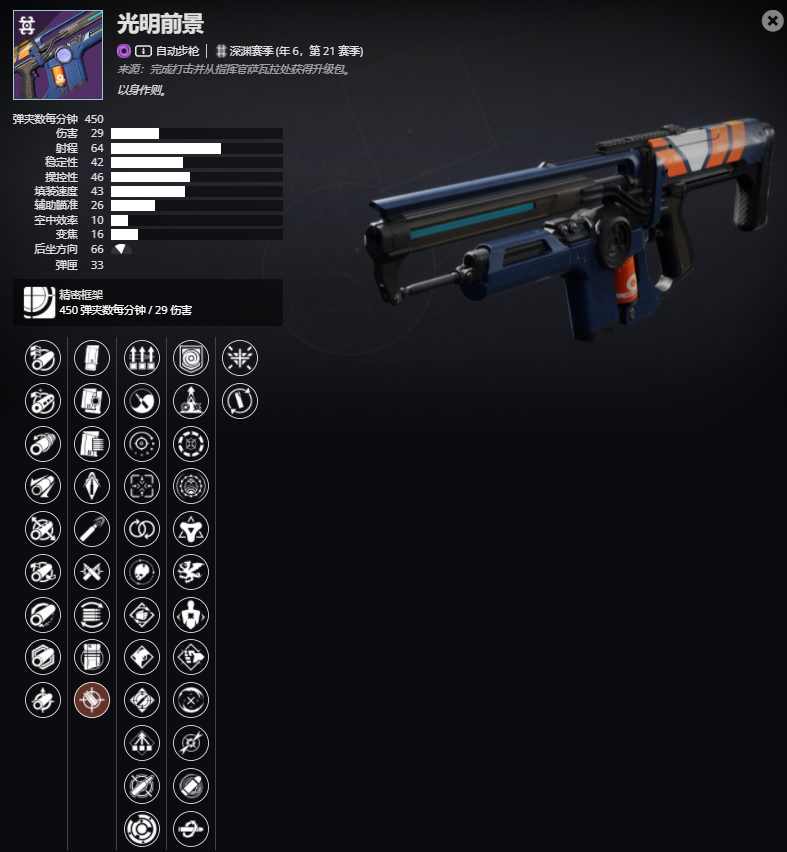Viewport: 787px width, 852px height.
Task: Select the two interlocked rings perk
Action: [142, 528]
